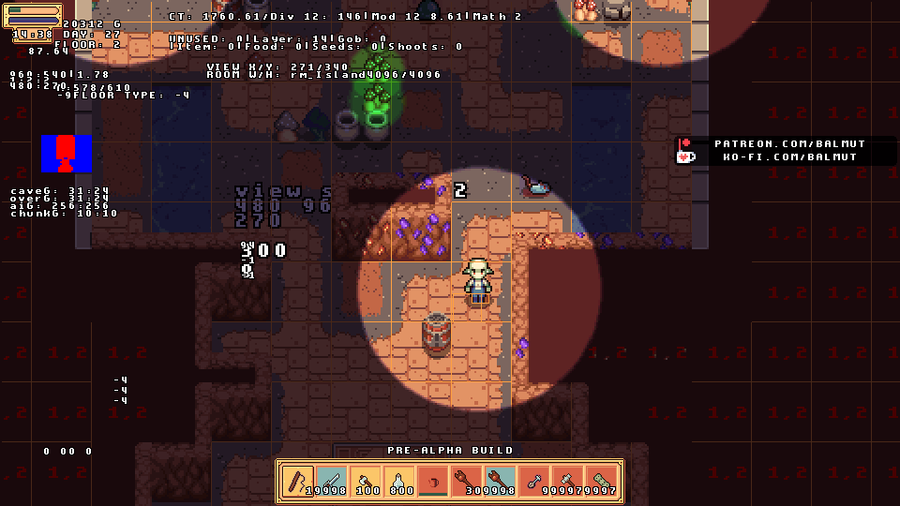Select the red tool on orange background

tap(467, 481)
